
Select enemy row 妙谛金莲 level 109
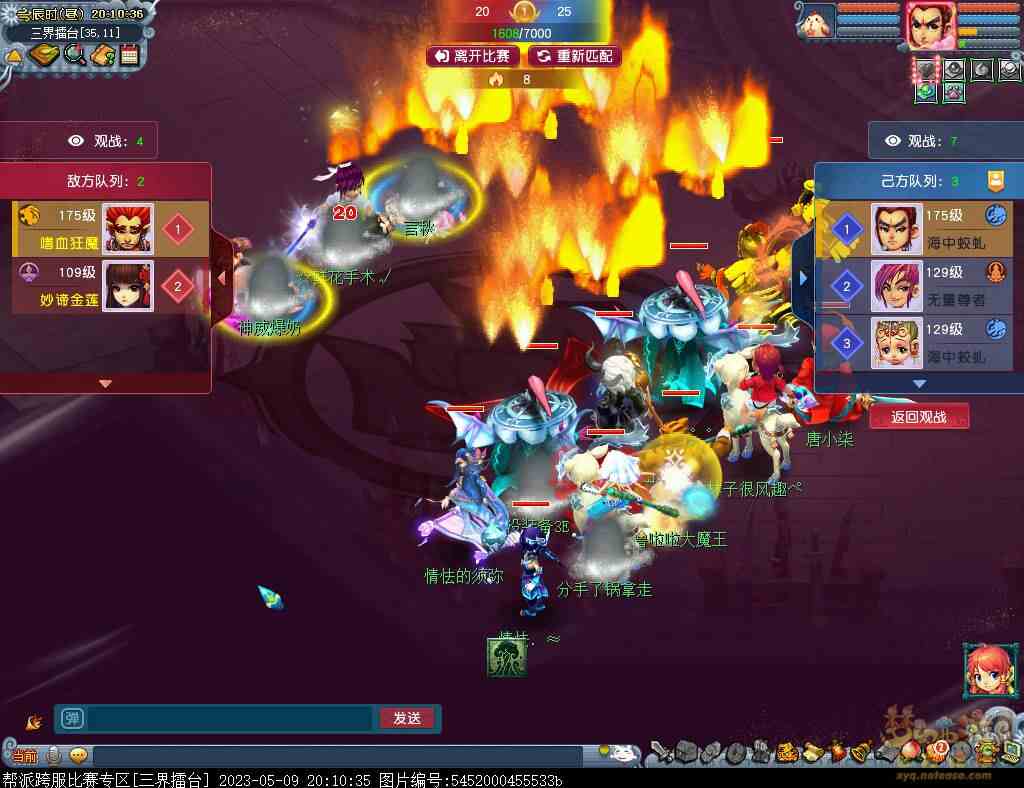point(110,285)
